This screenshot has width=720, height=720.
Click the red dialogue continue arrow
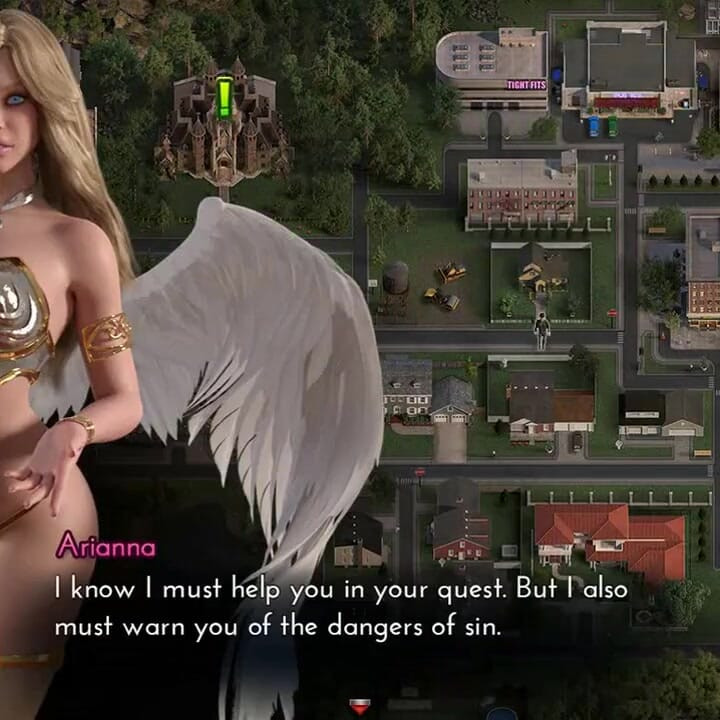(x=360, y=707)
